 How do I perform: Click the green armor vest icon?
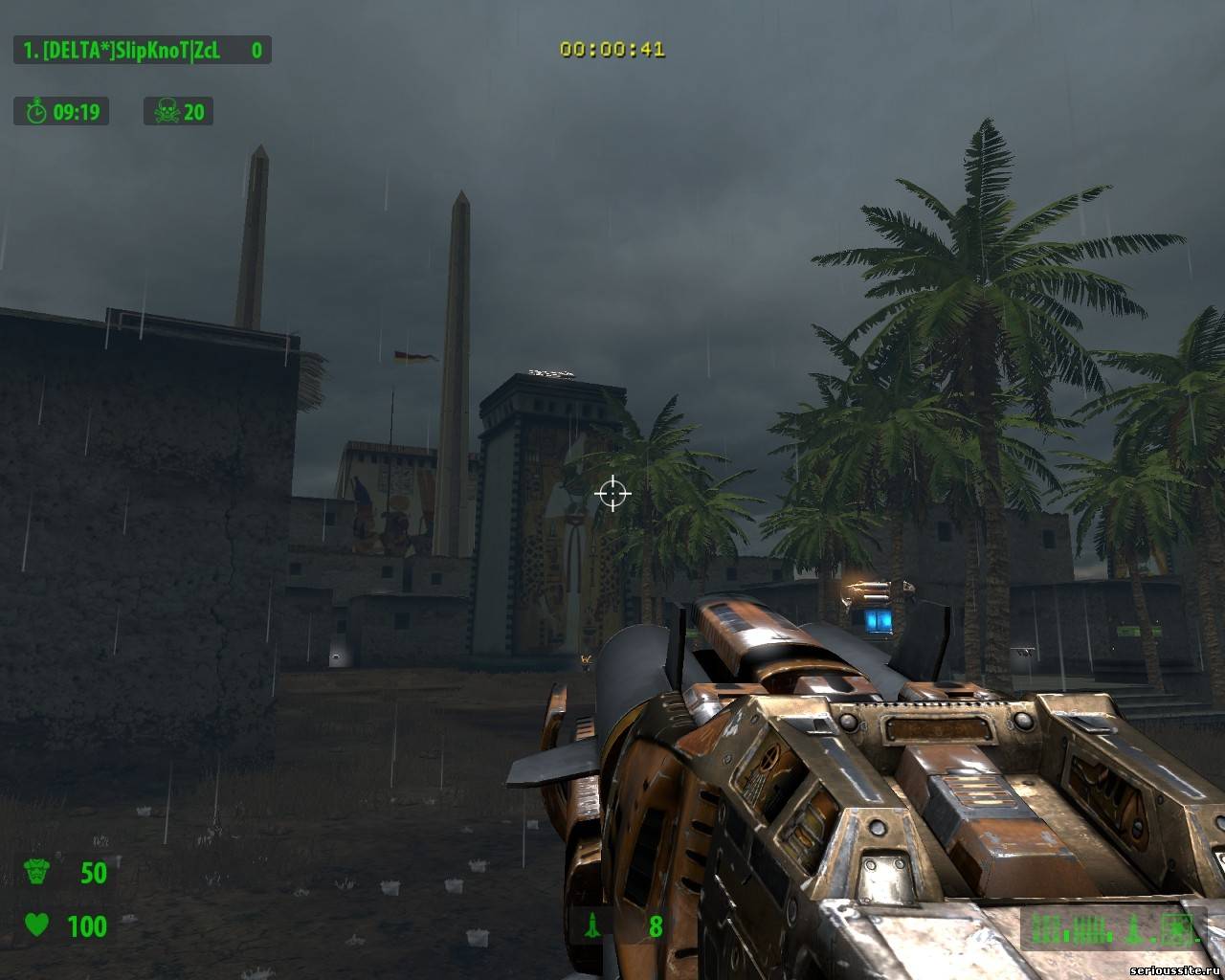pyautogui.click(x=36, y=873)
